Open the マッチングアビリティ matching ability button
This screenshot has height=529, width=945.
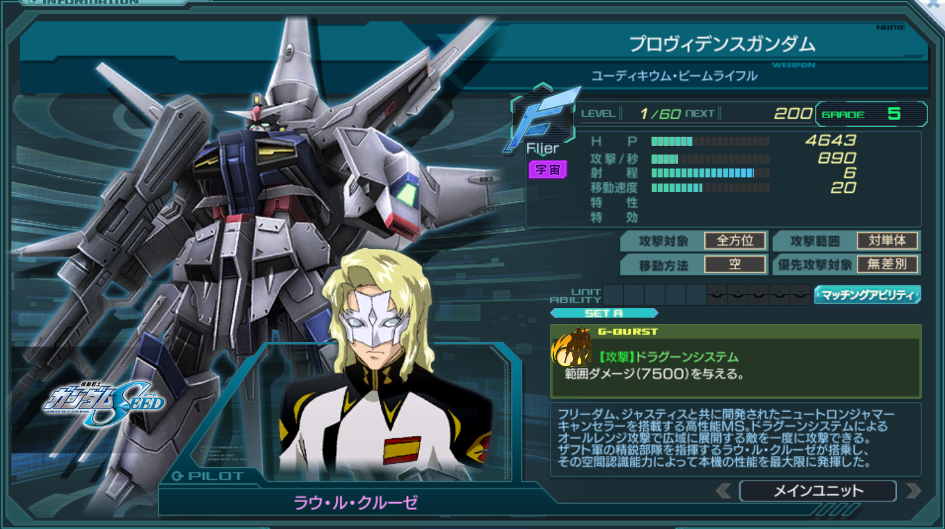pos(867,295)
